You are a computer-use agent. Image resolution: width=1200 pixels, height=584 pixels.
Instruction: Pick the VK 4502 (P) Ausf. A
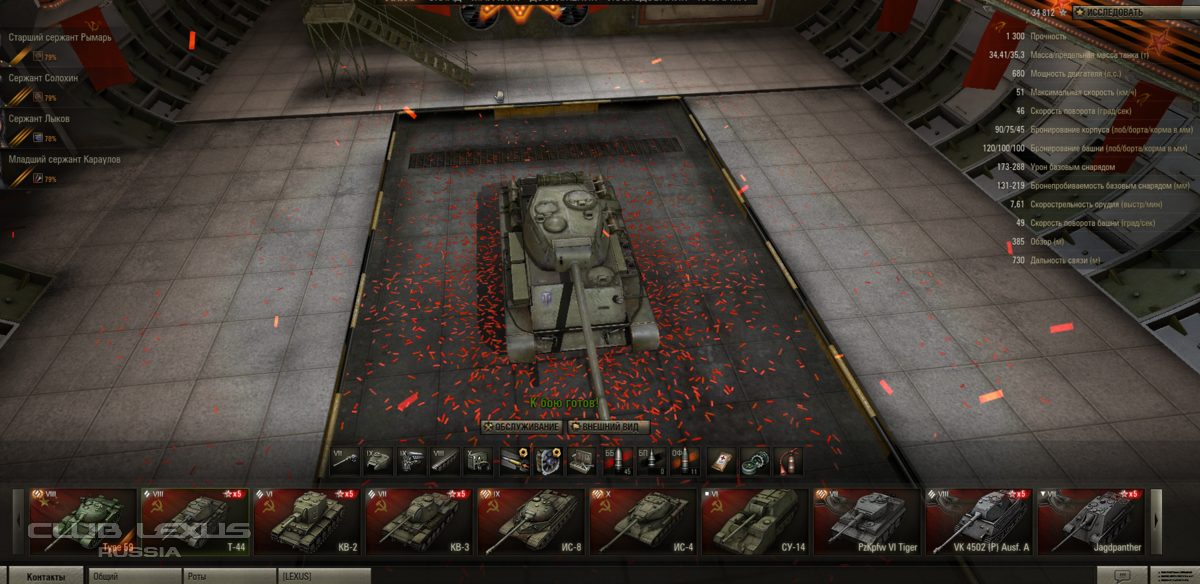[980, 521]
